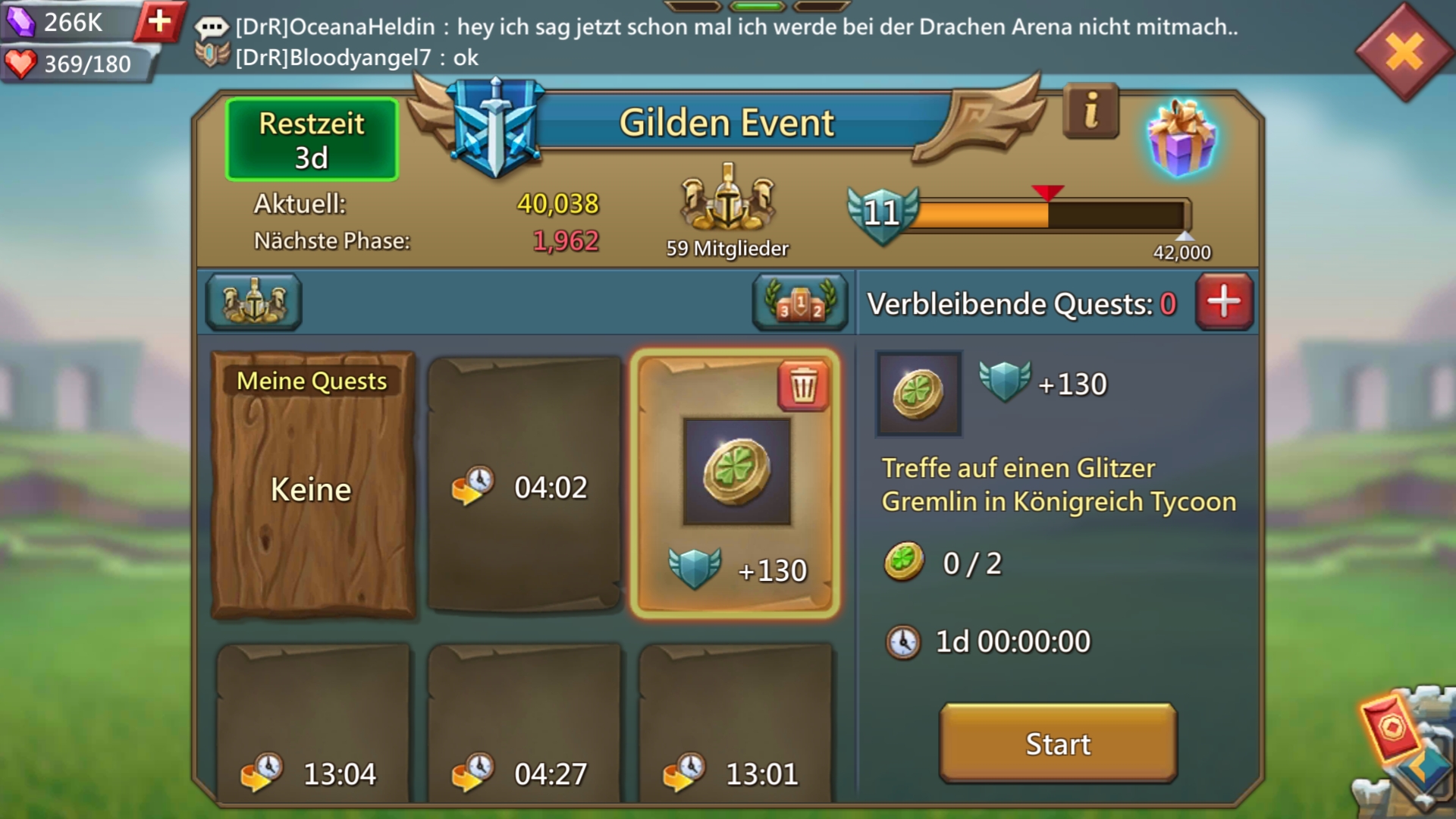1456x819 pixels.
Task: Select the quest slot with 13:01 timer
Action: (735, 724)
